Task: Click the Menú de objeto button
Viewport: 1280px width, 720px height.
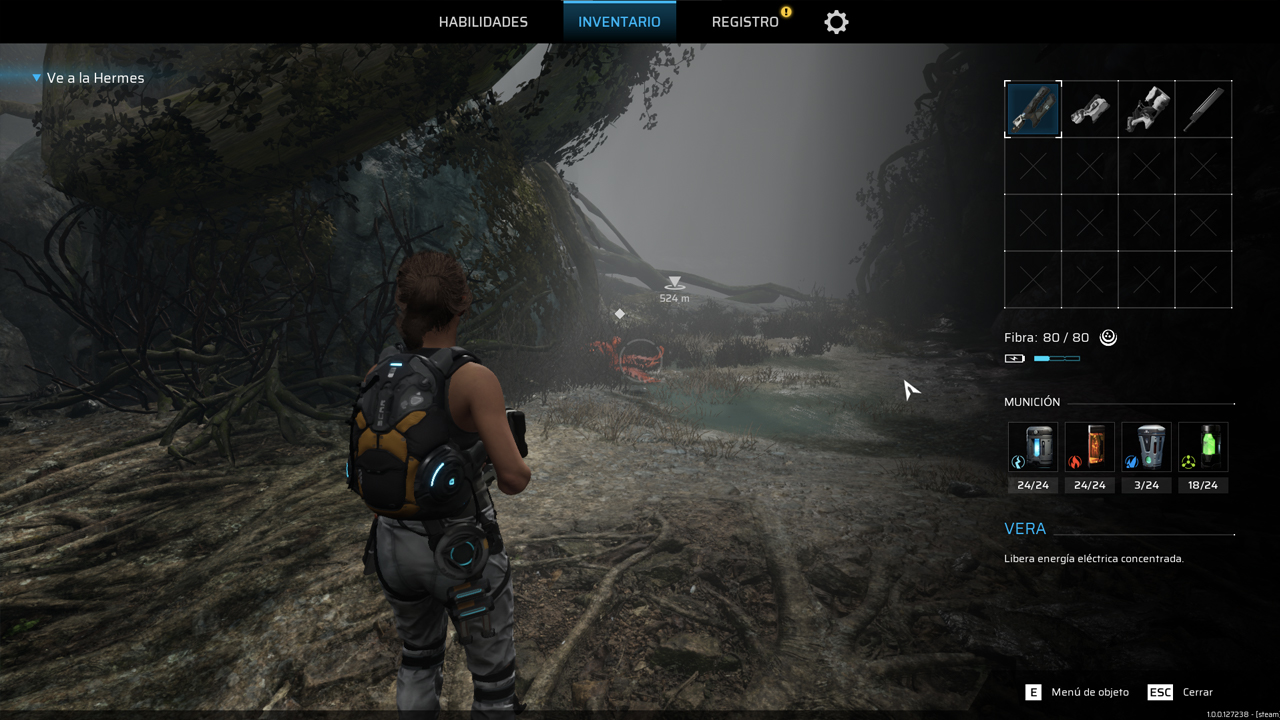Action: pos(1078,692)
